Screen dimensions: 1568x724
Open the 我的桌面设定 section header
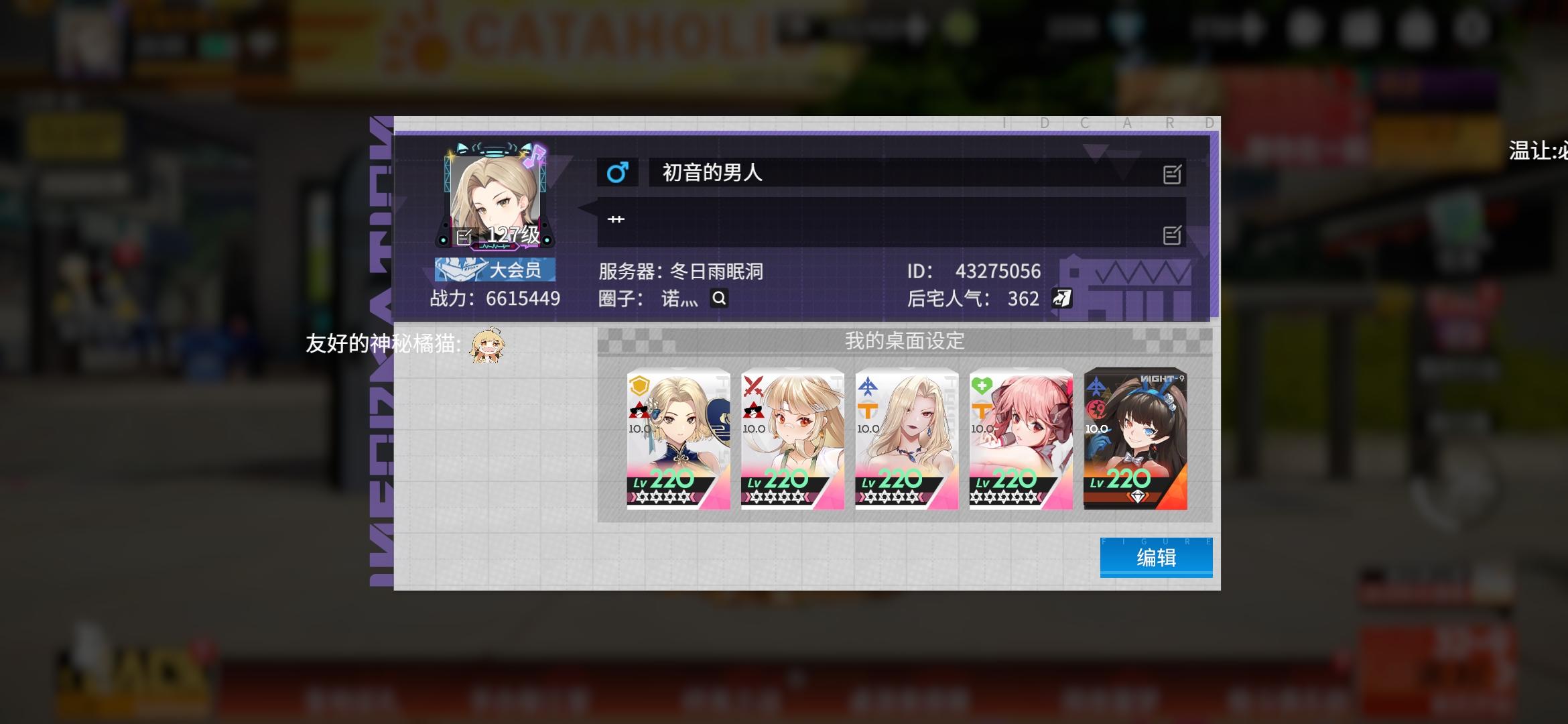point(905,341)
